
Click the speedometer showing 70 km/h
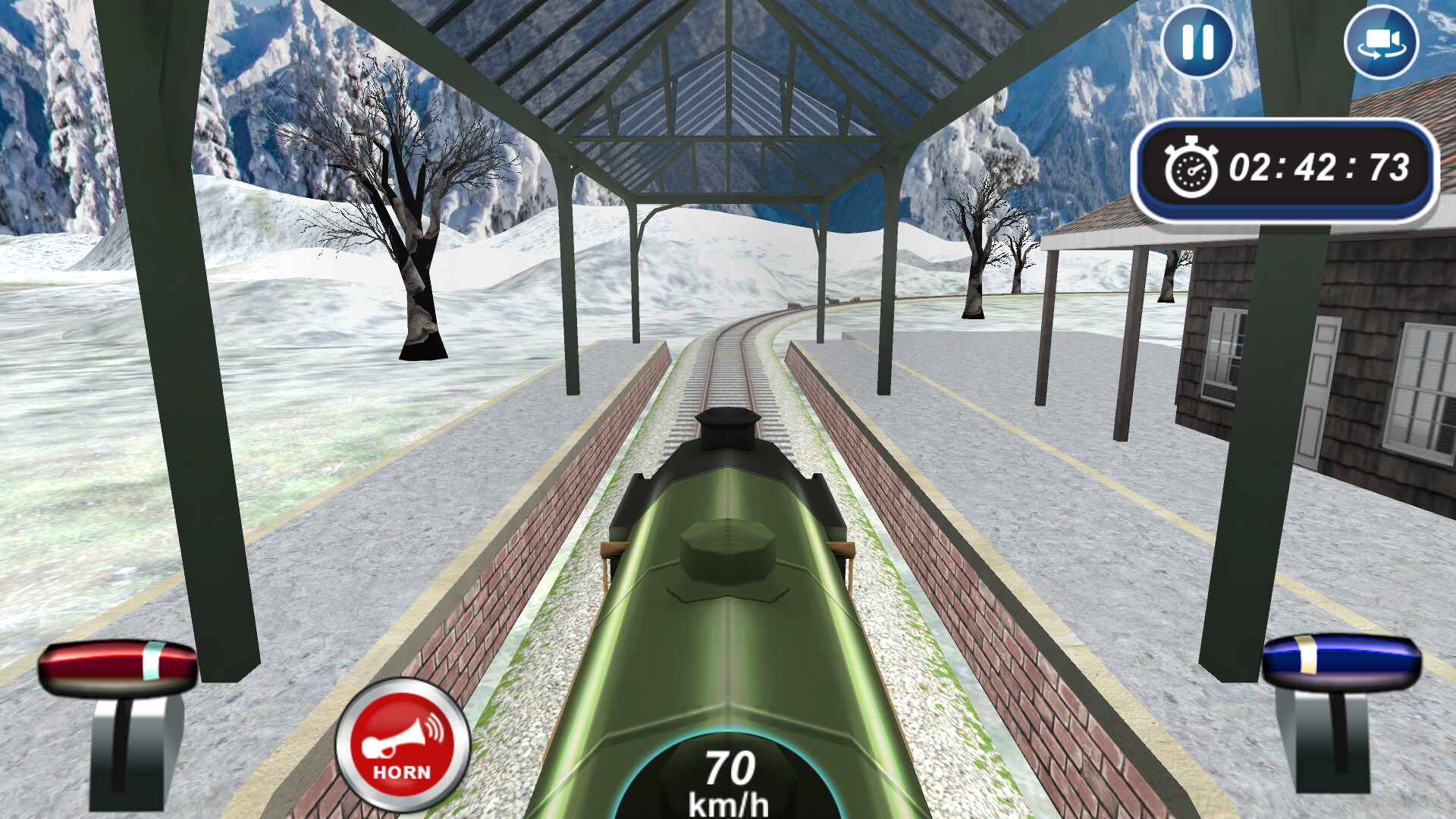click(x=730, y=781)
